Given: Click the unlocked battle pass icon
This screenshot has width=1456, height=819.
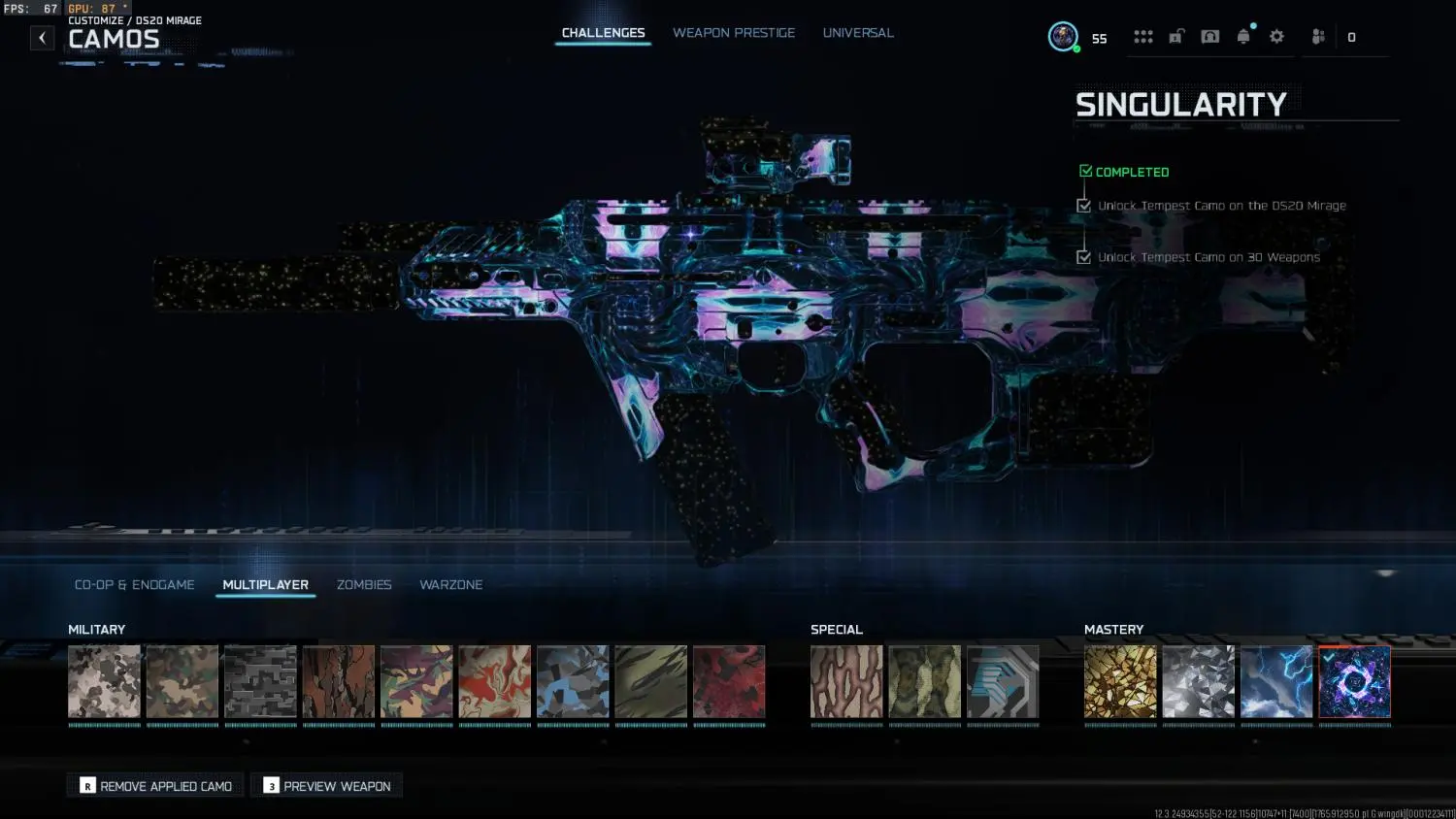Looking at the screenshot, I should click(1177, 36).
